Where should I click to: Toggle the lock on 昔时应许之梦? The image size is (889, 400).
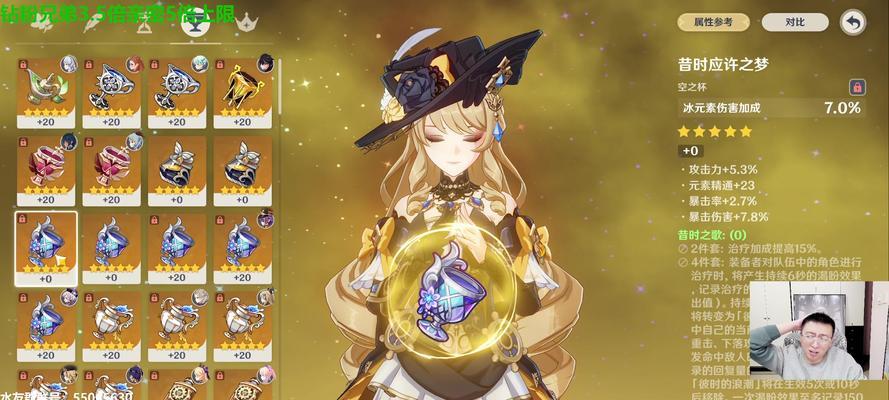tap(857, 87)
